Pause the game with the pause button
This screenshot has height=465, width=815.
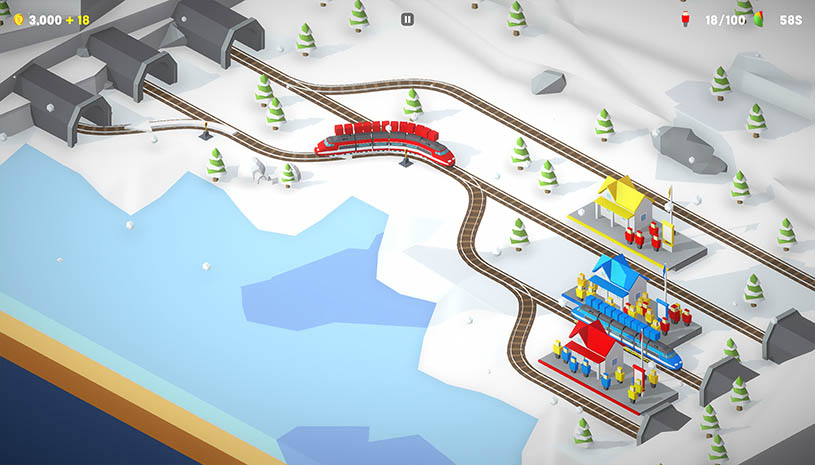[407, 19]
